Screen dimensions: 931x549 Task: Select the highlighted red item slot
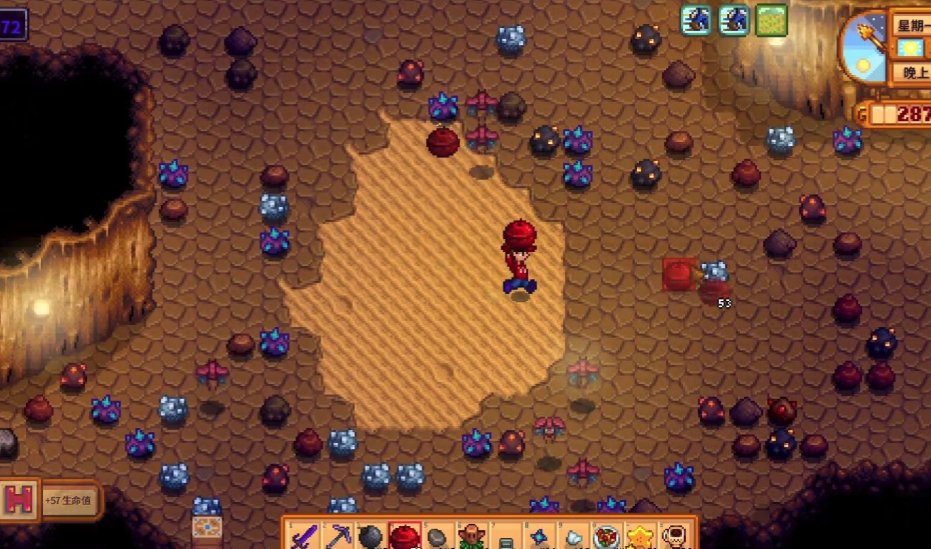(x=404, y=537)
